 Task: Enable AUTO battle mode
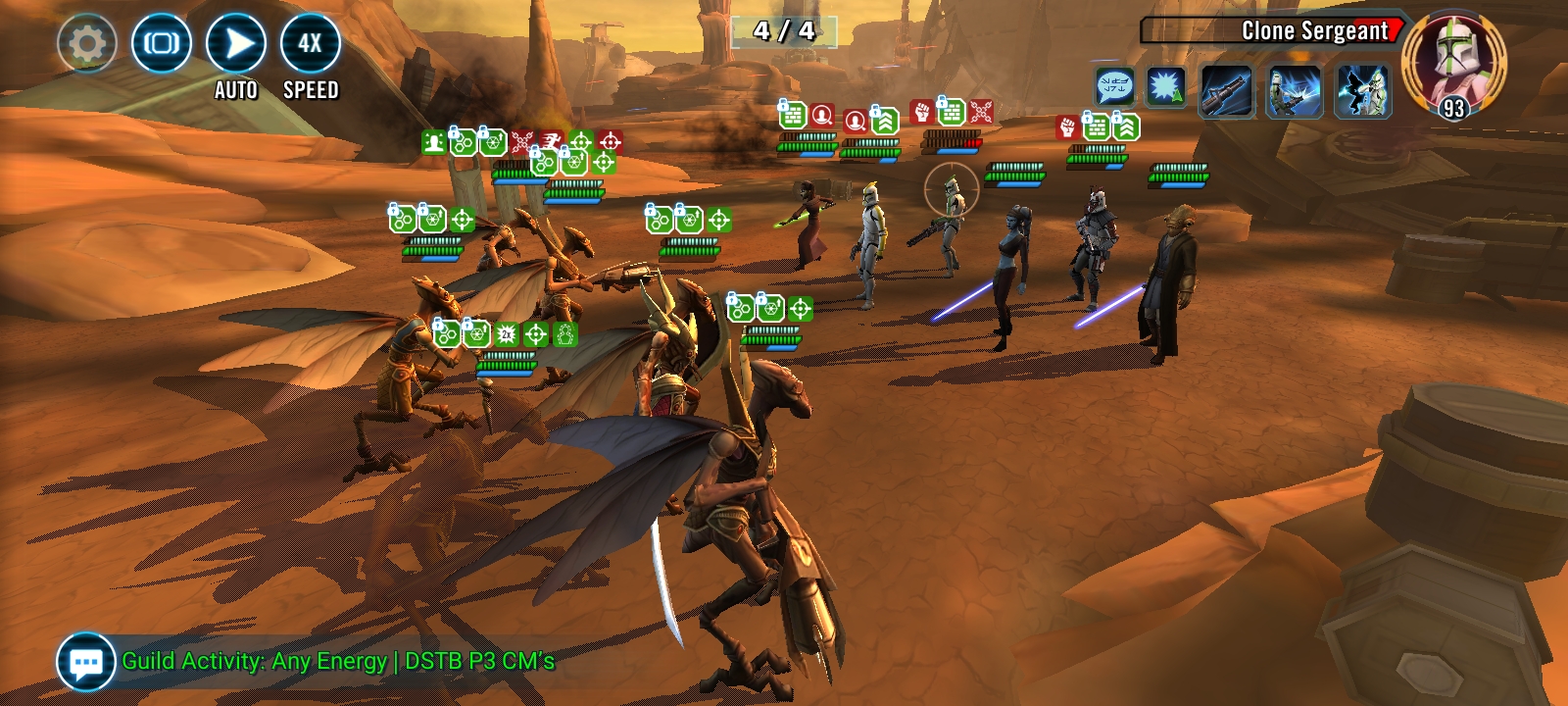[236, 44]
